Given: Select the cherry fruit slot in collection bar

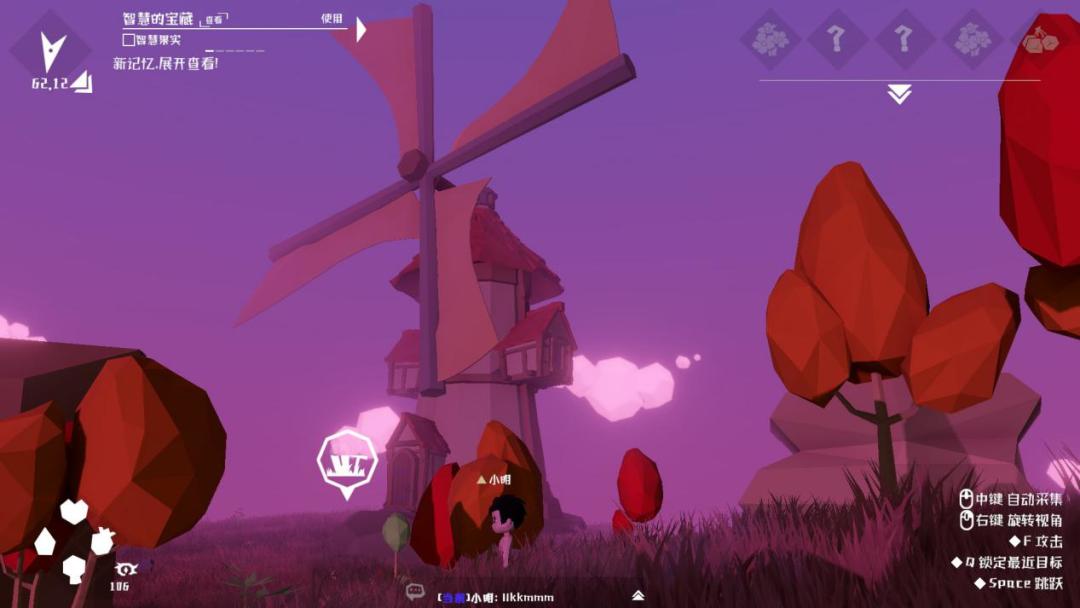Looking at the screenshot, I should [x=1038, y=40].
